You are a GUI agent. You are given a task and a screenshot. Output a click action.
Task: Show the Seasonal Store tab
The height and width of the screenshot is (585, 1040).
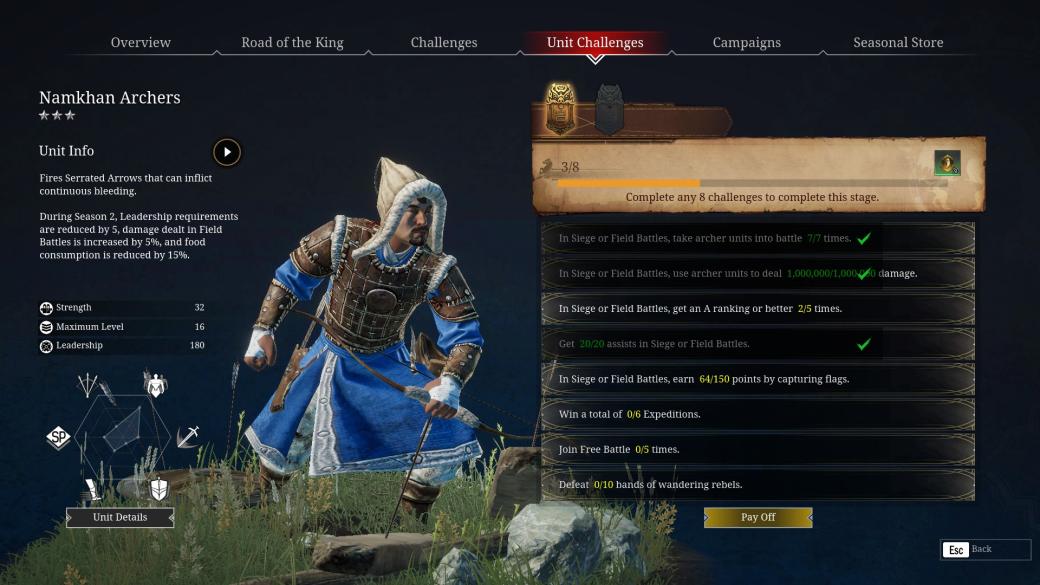[x=898, y=42]
